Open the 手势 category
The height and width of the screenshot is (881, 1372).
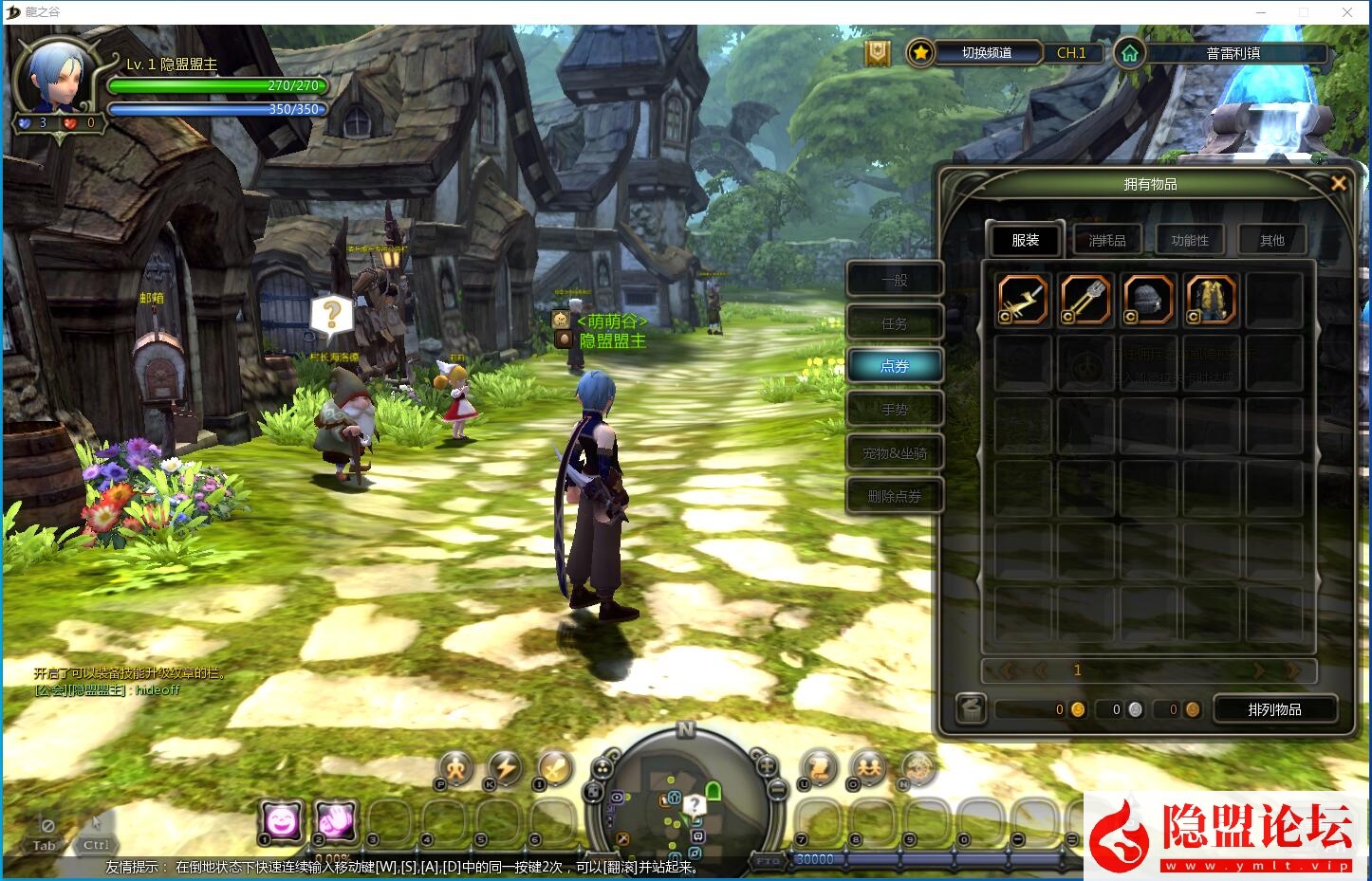pyautogui.click(x=894, y=410)
